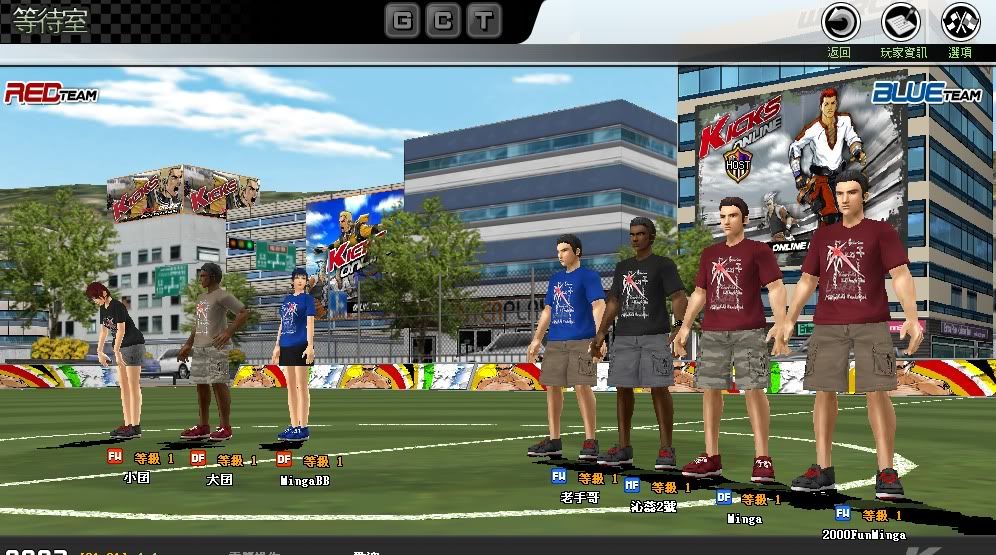This screenshot has width=996, height=555.
Task: Select player MingaBB's name label
Action: click(305, 481)
